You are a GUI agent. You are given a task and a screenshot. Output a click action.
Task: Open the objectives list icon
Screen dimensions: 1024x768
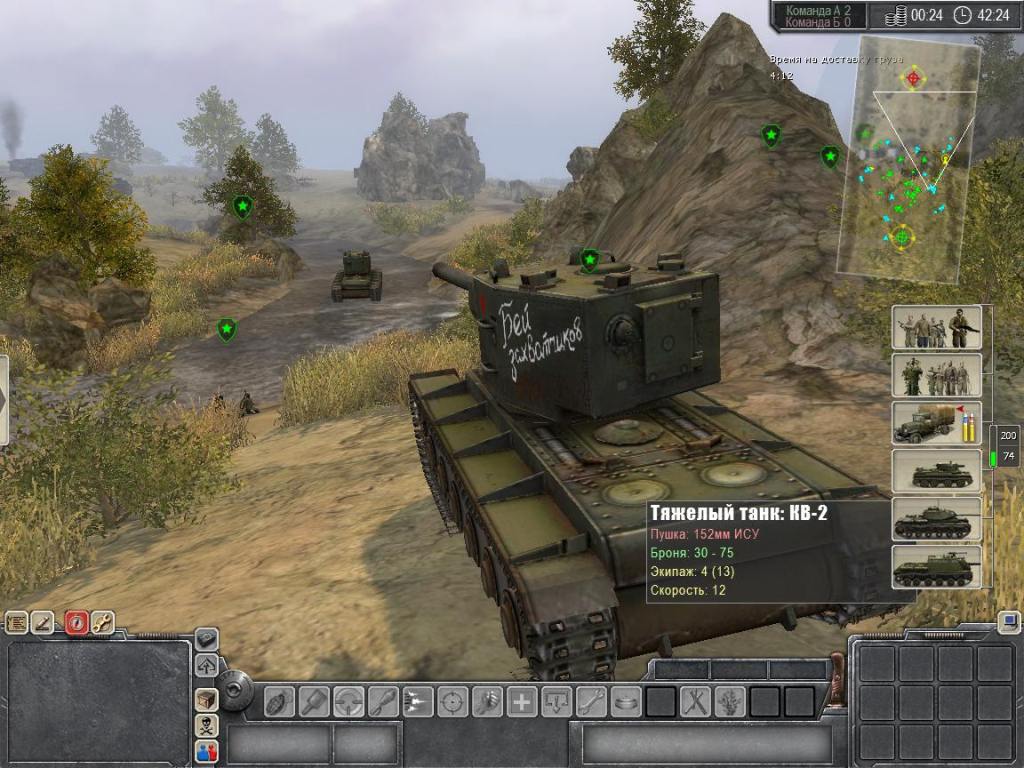(16, 623)
